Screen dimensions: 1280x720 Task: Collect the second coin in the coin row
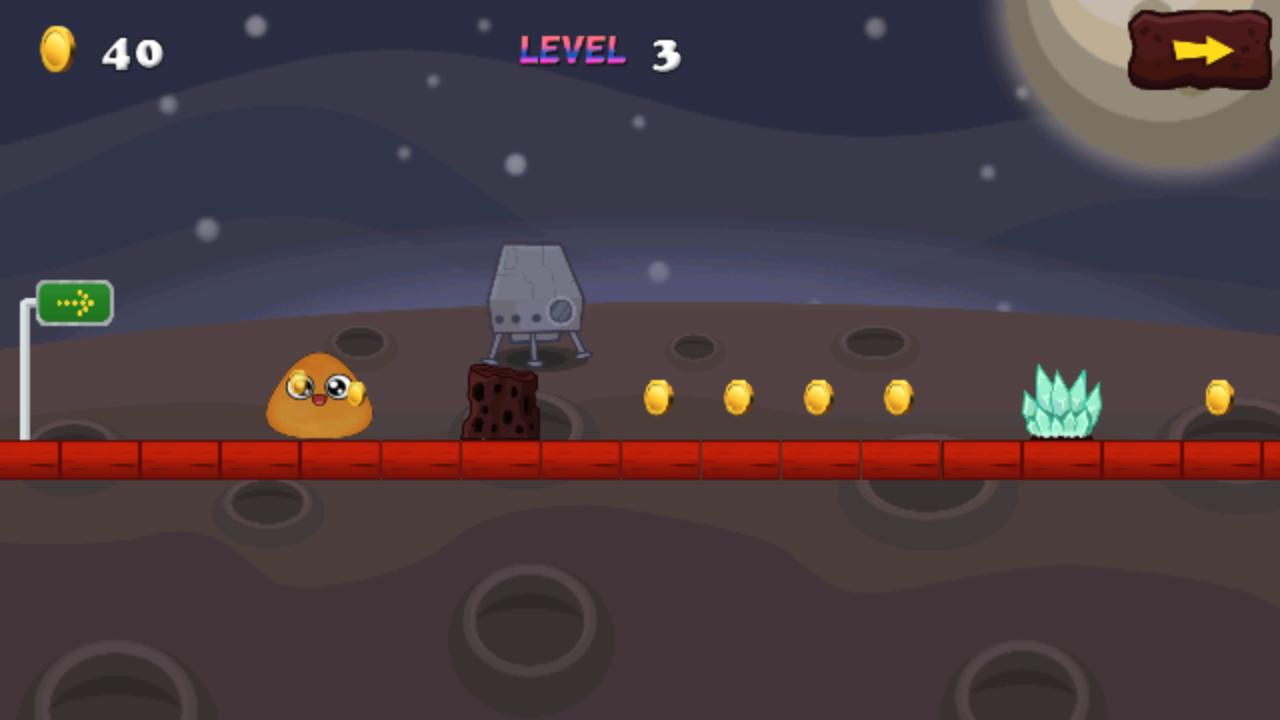pyautogui.click(x=739, y=397)
